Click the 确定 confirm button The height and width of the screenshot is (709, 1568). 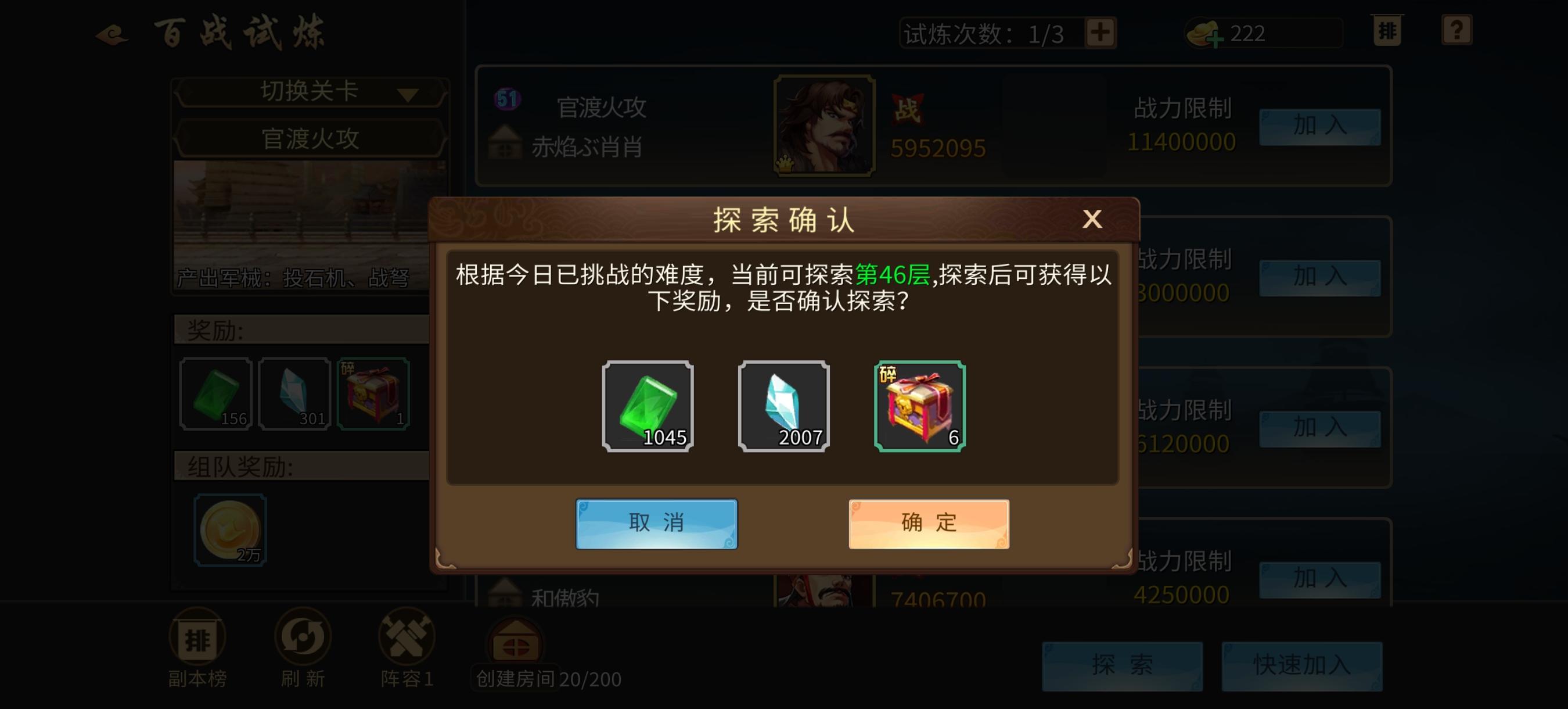[x=928, y=522]
